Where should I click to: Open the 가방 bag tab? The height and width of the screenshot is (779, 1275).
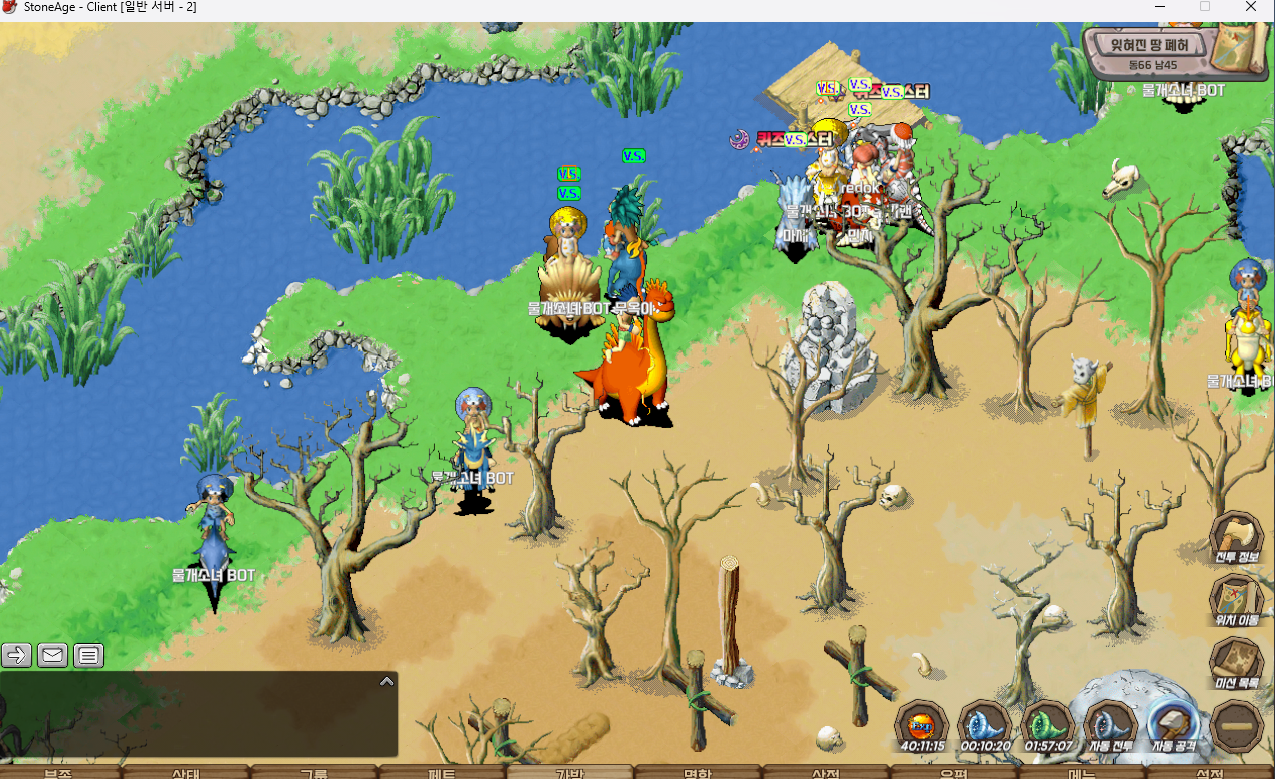[x=569, y=773]
